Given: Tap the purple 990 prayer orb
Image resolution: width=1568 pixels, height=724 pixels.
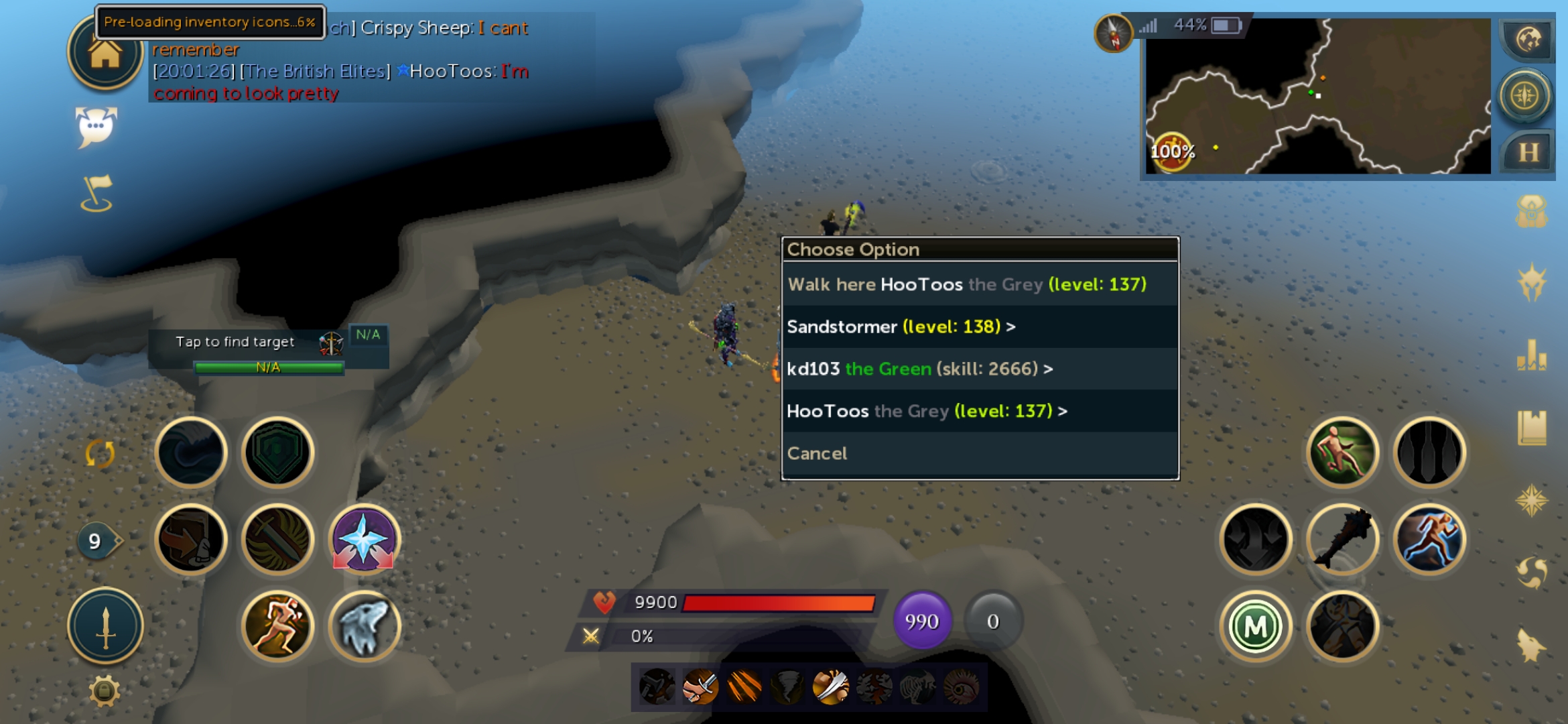Looking at the screenshot, I should point(921,621).
